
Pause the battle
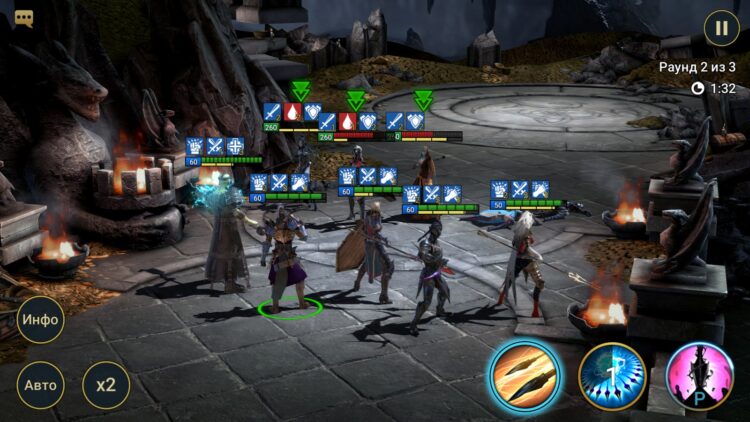coord(721,28)
